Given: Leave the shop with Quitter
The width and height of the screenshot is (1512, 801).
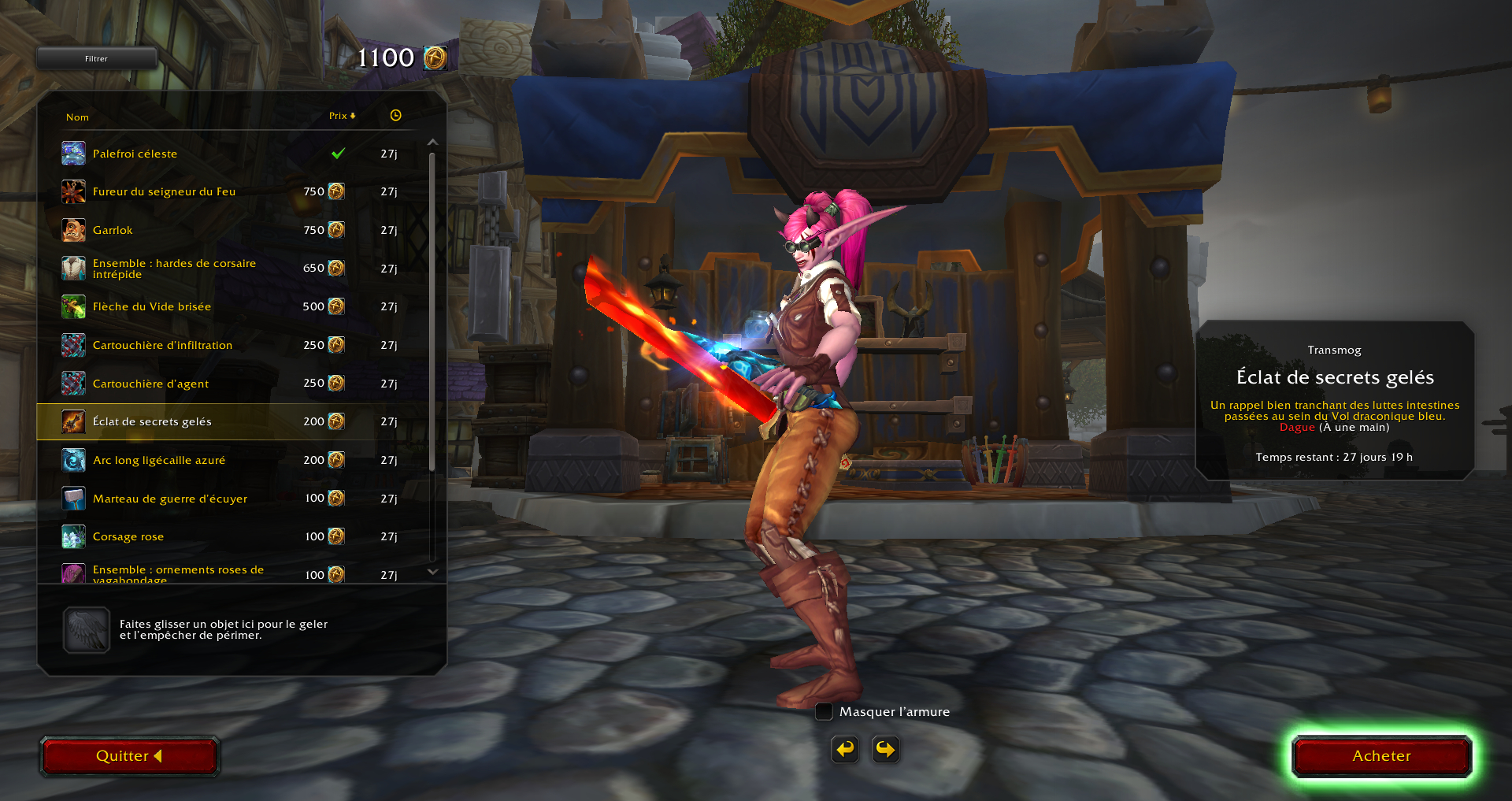Looking at the screenshot, I should pos(129,756).
